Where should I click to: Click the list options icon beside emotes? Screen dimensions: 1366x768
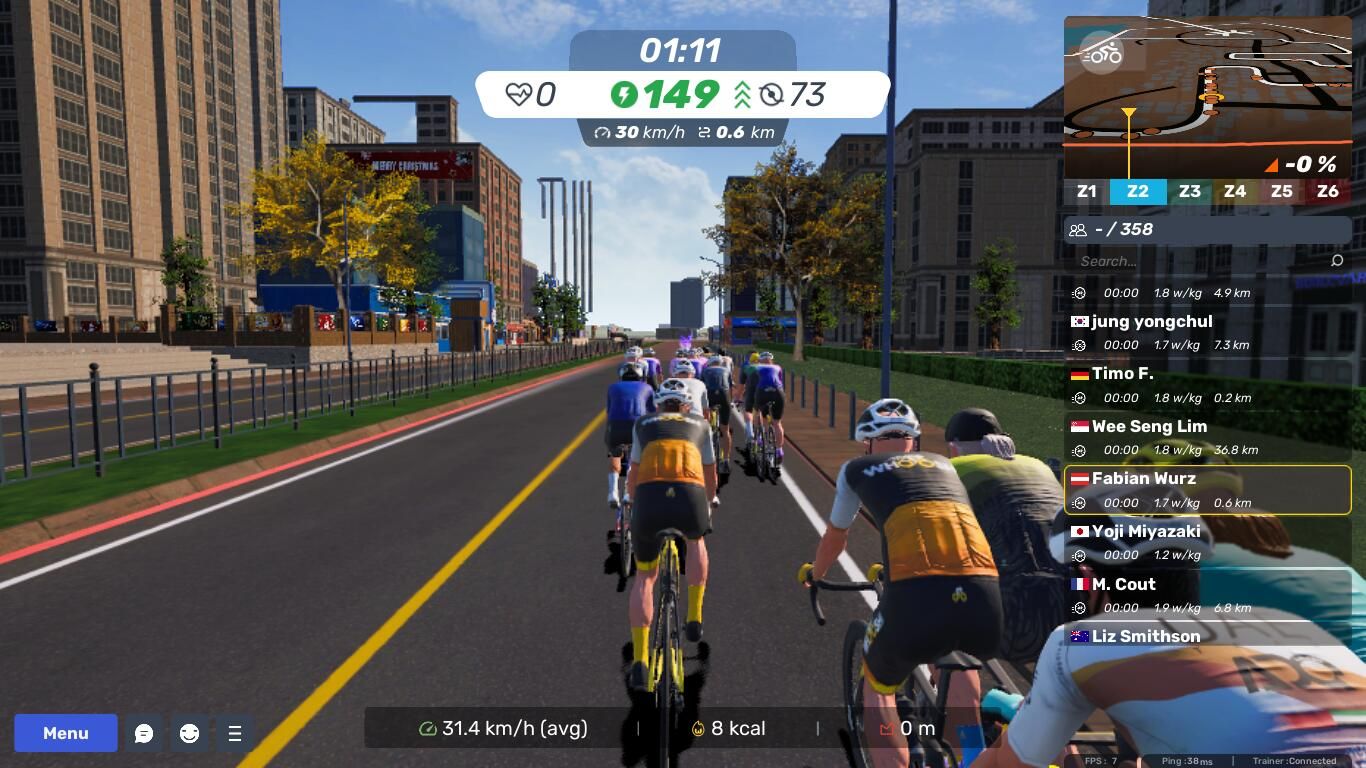coord(235,733)
